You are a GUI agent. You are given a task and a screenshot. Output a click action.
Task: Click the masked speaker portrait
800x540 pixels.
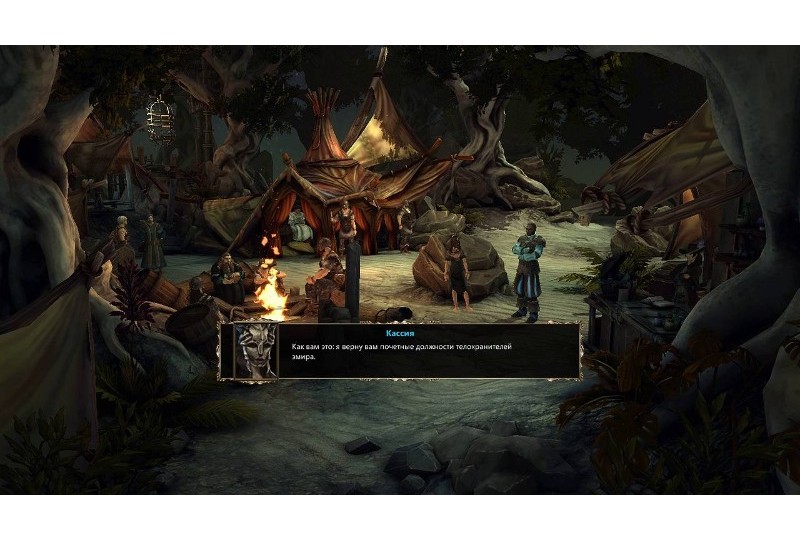click(x=255, y=351)
